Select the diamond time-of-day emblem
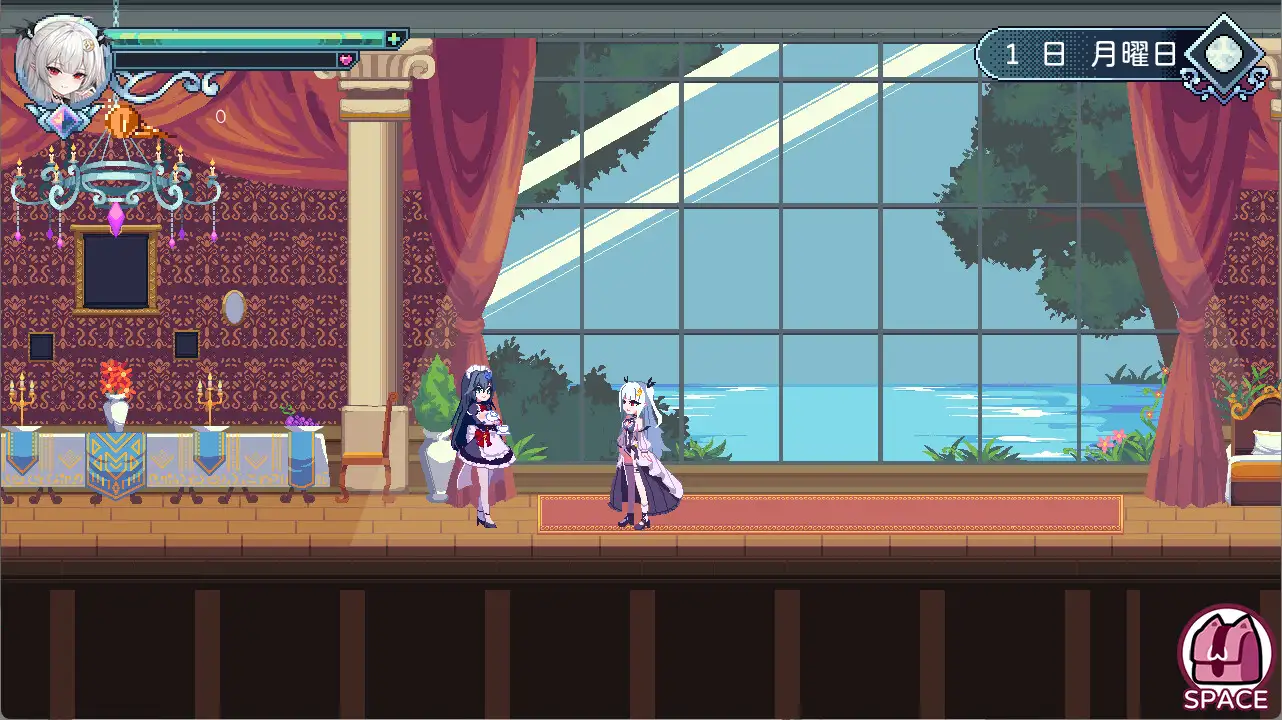1282x720 pixels. coord(1224,55)
